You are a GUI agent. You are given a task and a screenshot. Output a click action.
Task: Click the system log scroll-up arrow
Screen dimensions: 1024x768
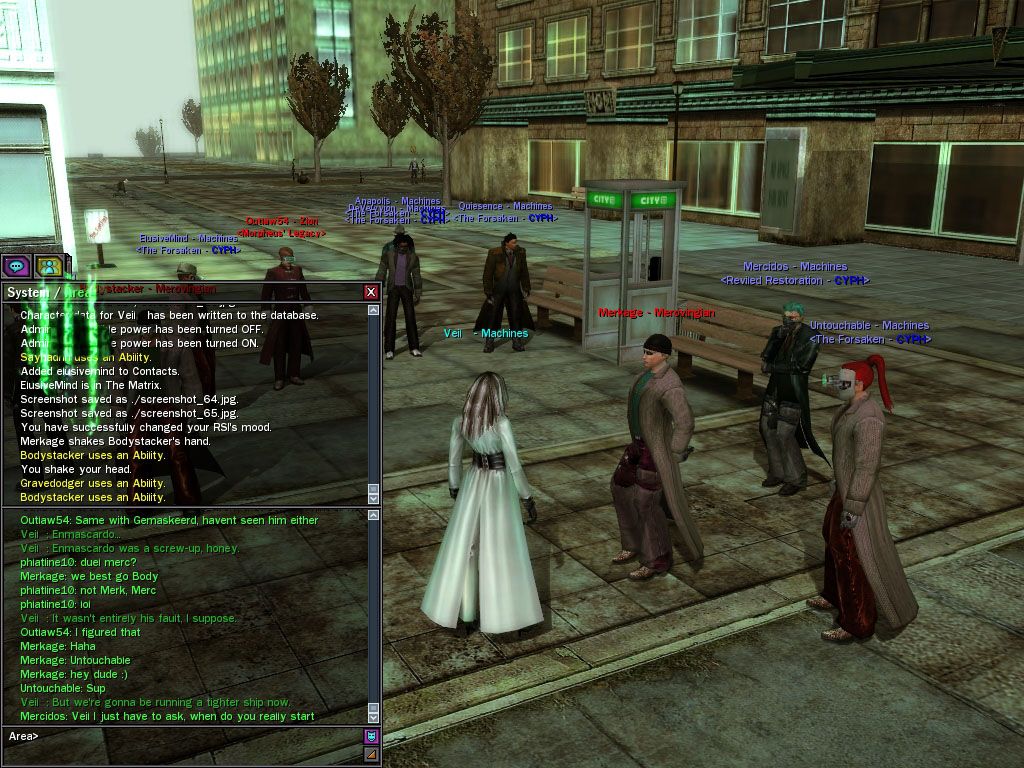click(x=373, y=310)
